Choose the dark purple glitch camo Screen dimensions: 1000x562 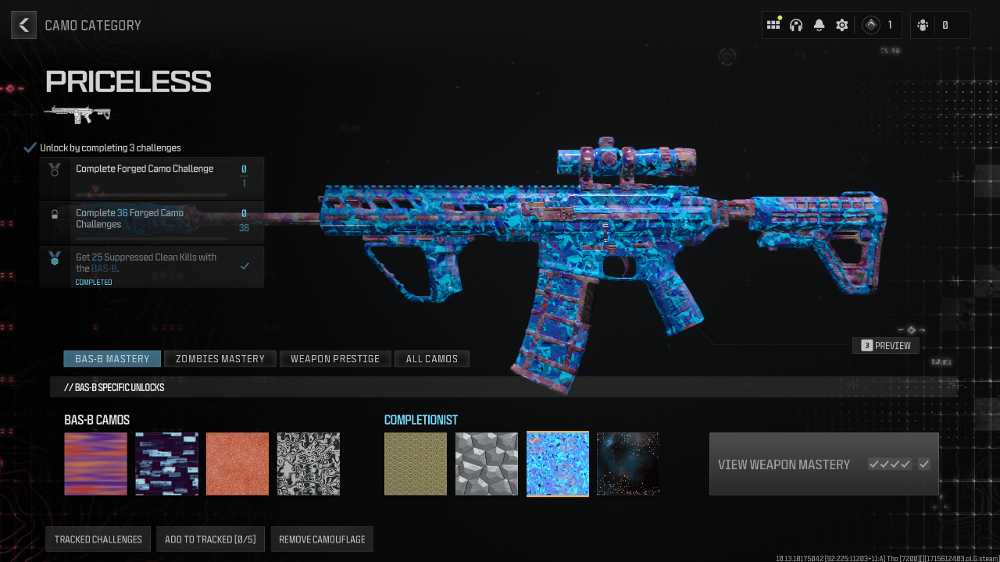pyautogui.click(x=167, y=464)
